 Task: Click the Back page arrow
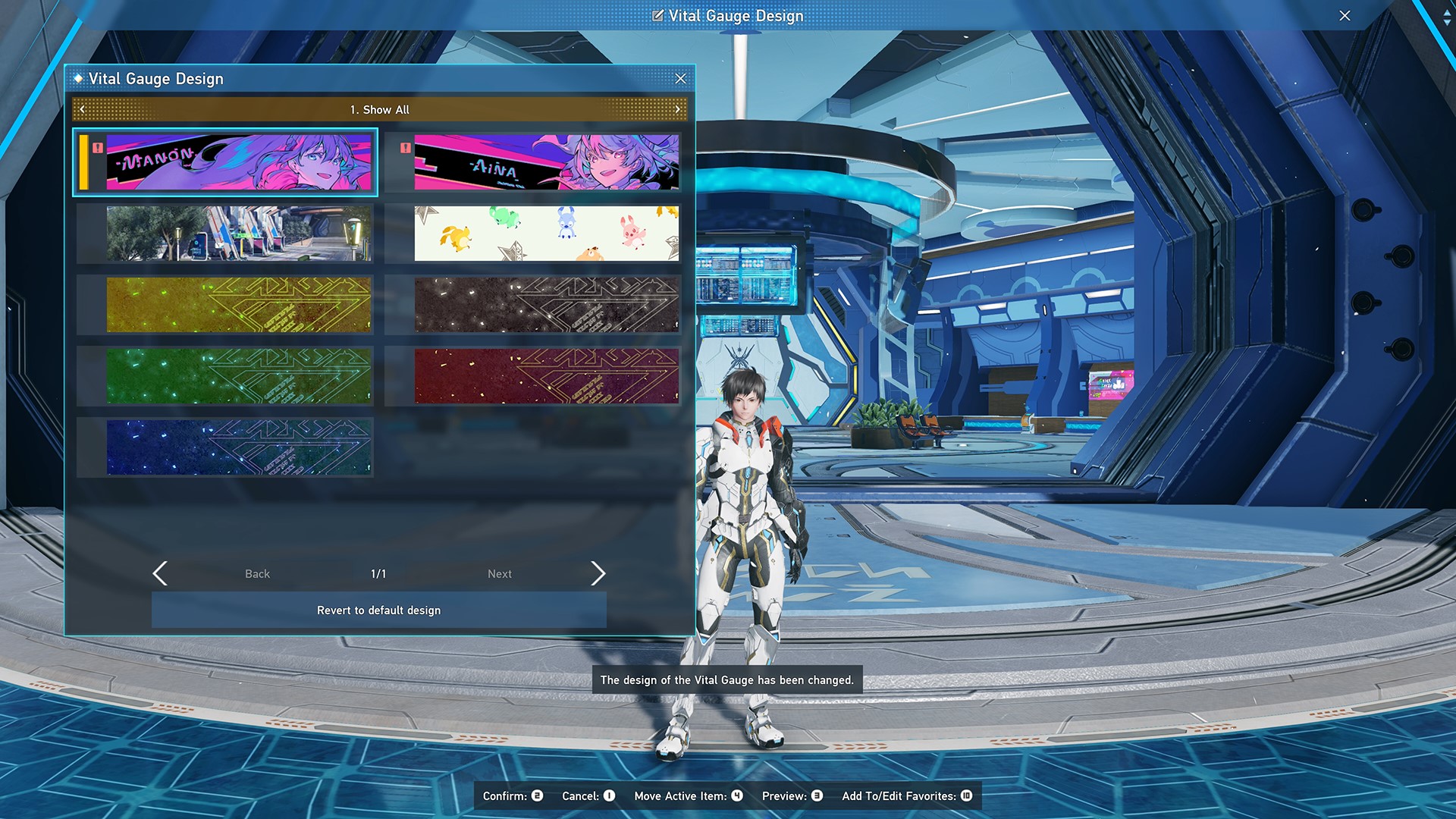click(x=160, y=574)
